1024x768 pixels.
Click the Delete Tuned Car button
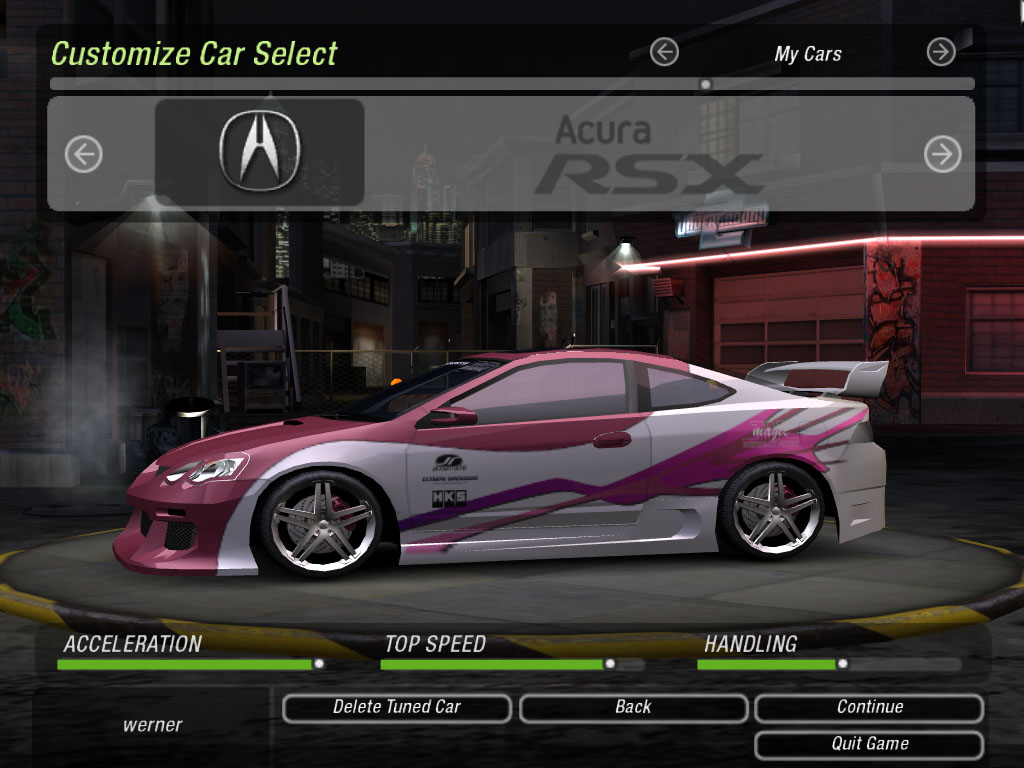[397, 708]
